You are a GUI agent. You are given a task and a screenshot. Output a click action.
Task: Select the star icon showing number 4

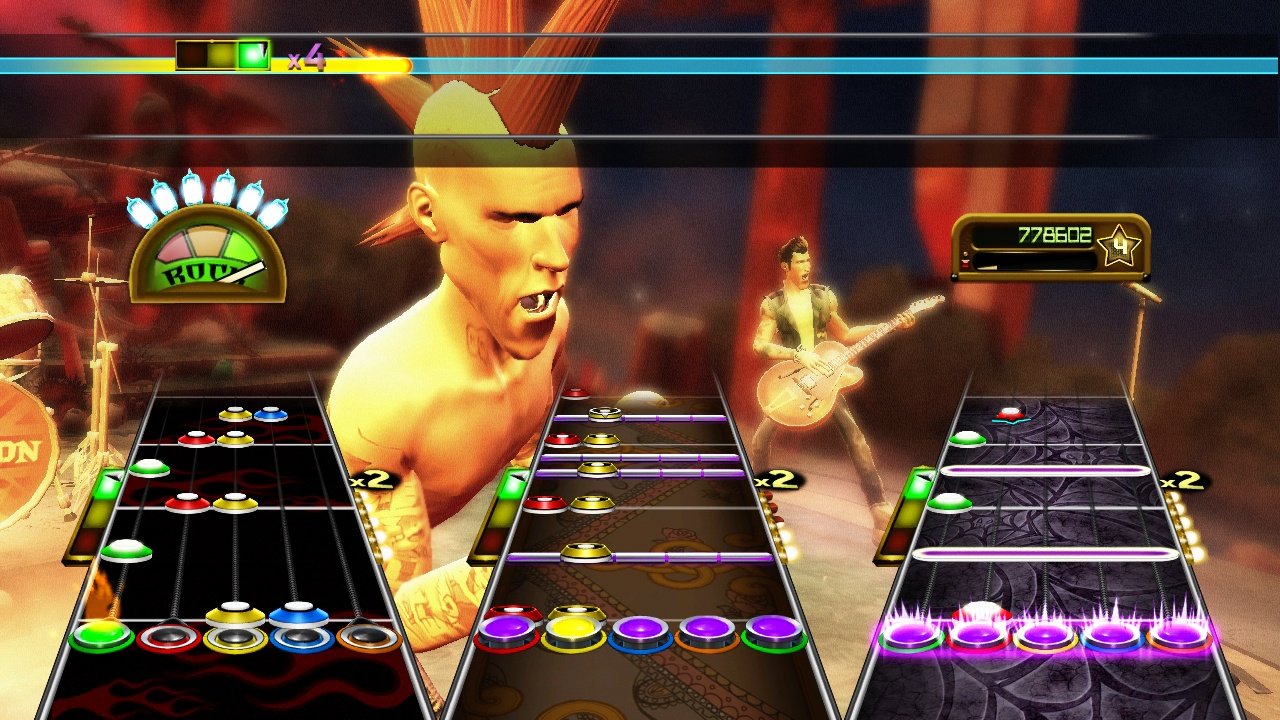(1122, 243)
